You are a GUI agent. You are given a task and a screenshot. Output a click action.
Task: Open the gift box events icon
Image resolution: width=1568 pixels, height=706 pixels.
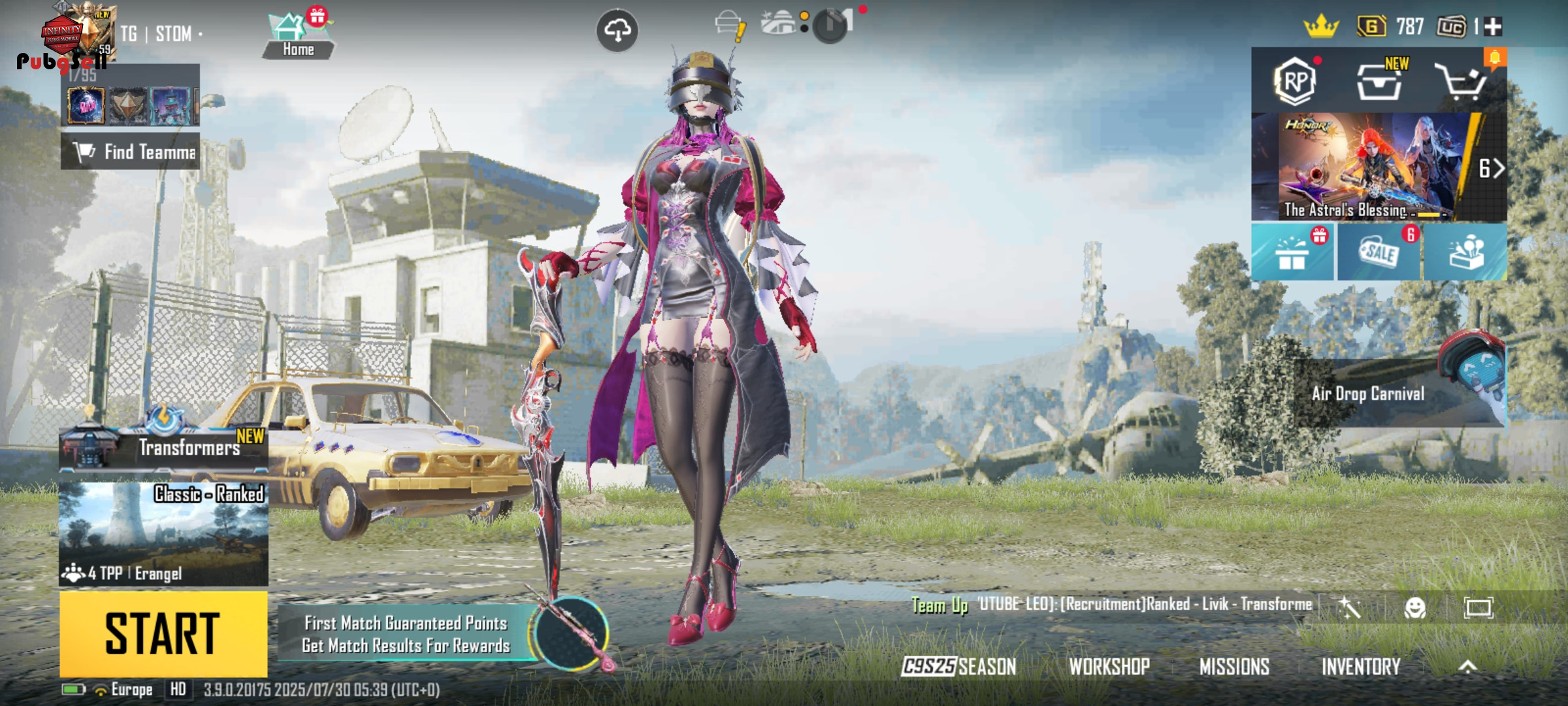click(x=1292, y=253)
